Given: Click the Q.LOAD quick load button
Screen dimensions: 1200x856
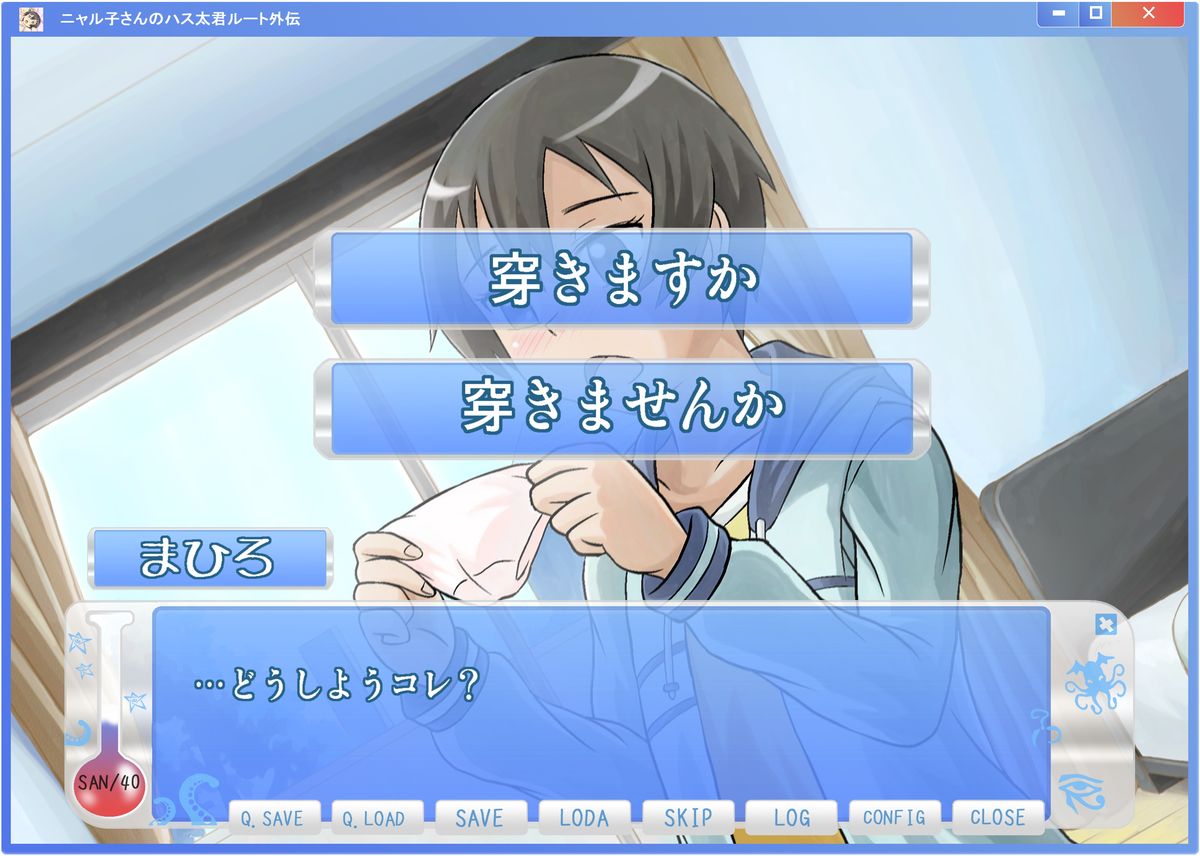Looking at the screenshot, I should coord(374,818).
